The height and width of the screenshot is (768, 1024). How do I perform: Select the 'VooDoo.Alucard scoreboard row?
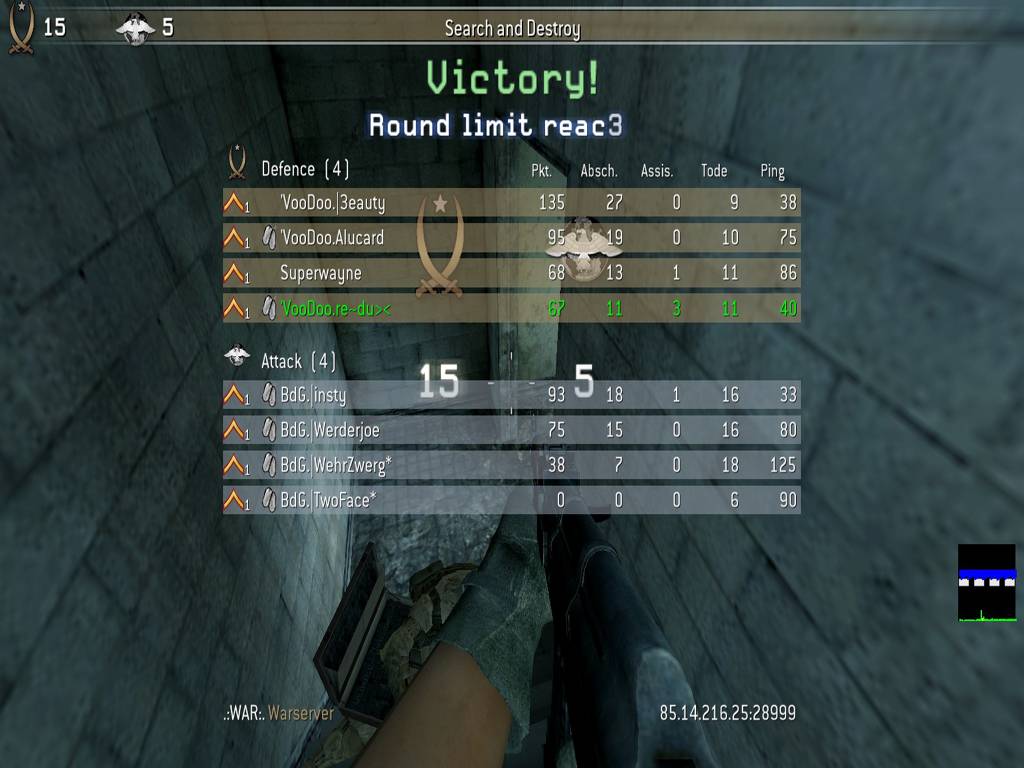[x=511, y=238]
